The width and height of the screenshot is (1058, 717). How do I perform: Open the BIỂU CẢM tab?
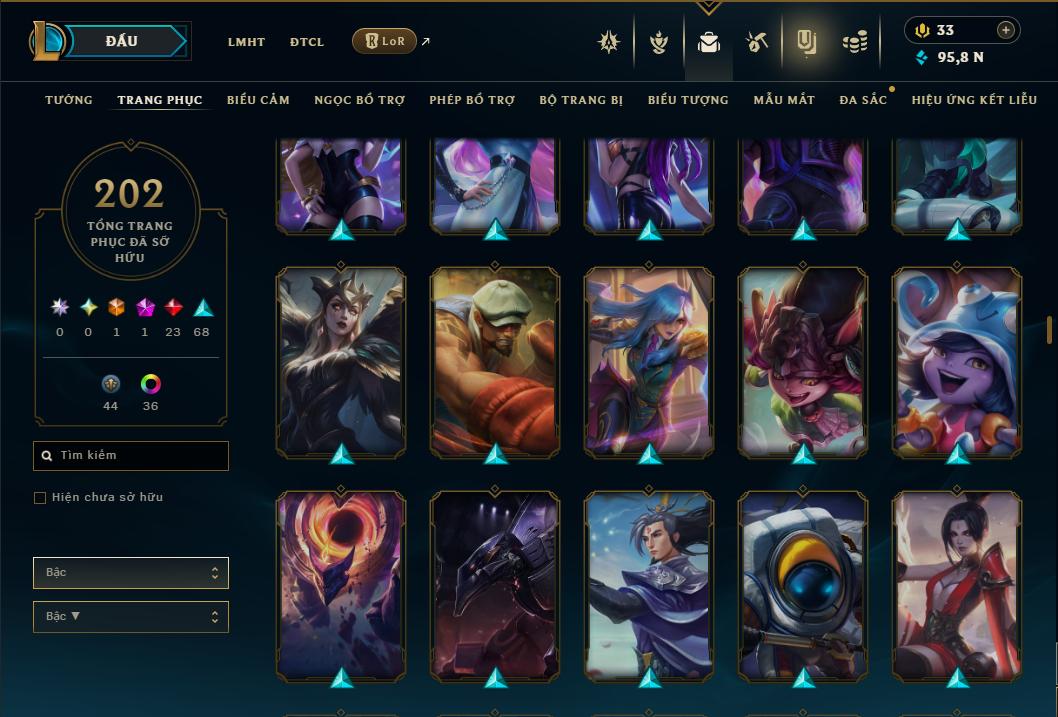258,100
